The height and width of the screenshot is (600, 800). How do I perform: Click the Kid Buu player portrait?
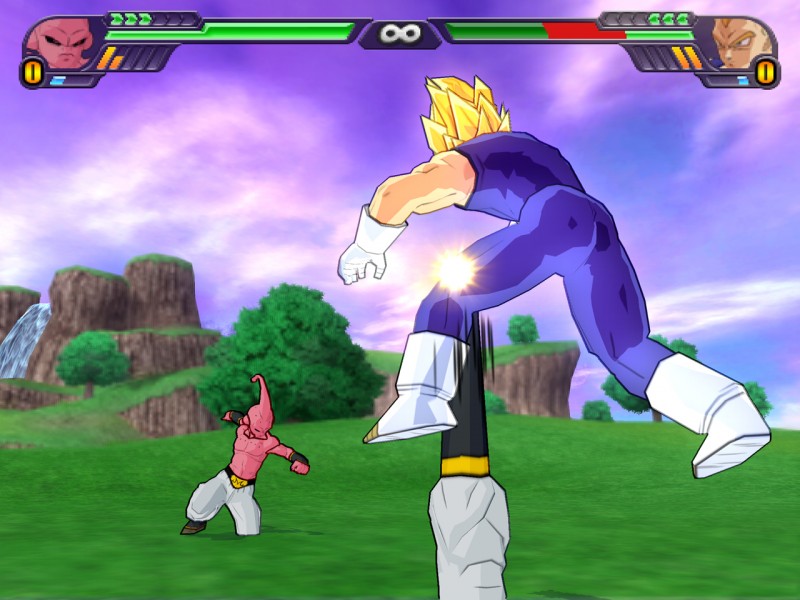pyautogui.click(x=57, y=40)
